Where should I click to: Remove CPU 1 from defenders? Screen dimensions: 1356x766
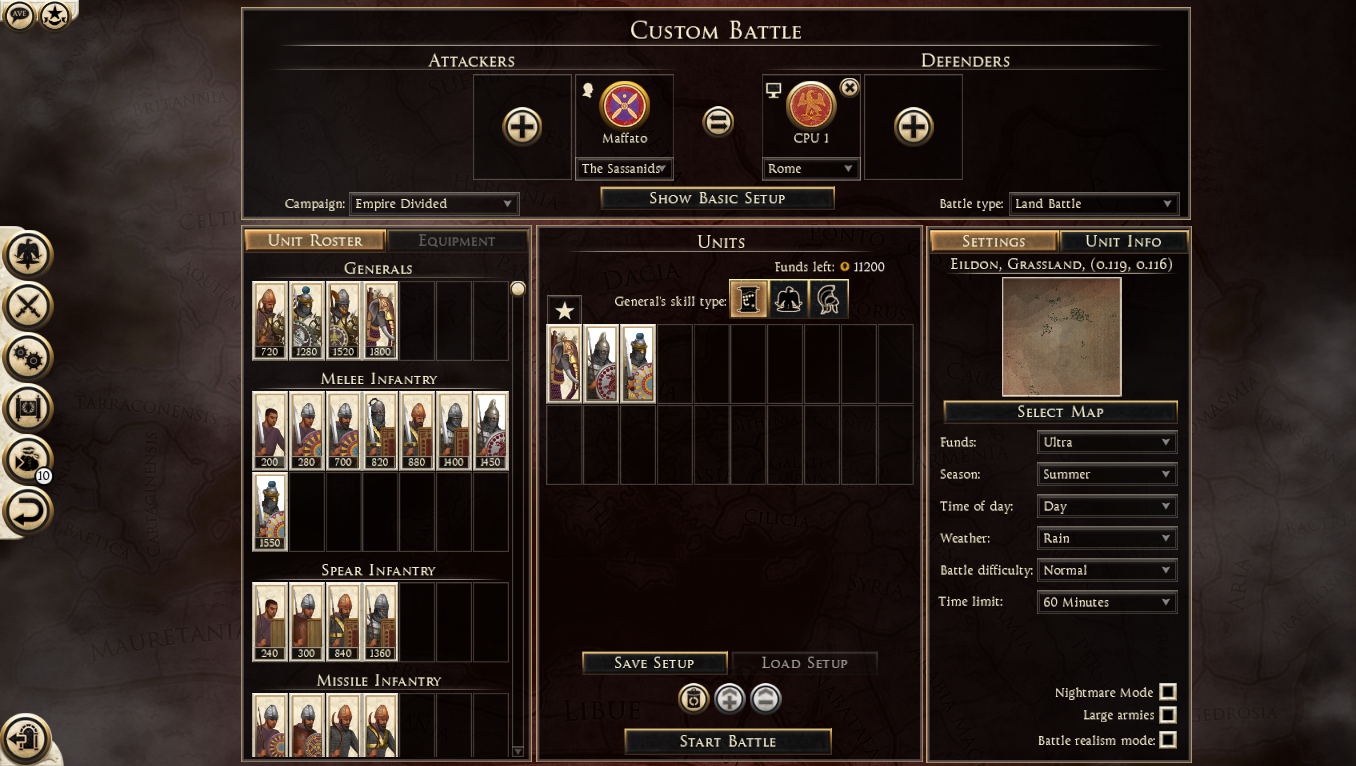[849, 88]
